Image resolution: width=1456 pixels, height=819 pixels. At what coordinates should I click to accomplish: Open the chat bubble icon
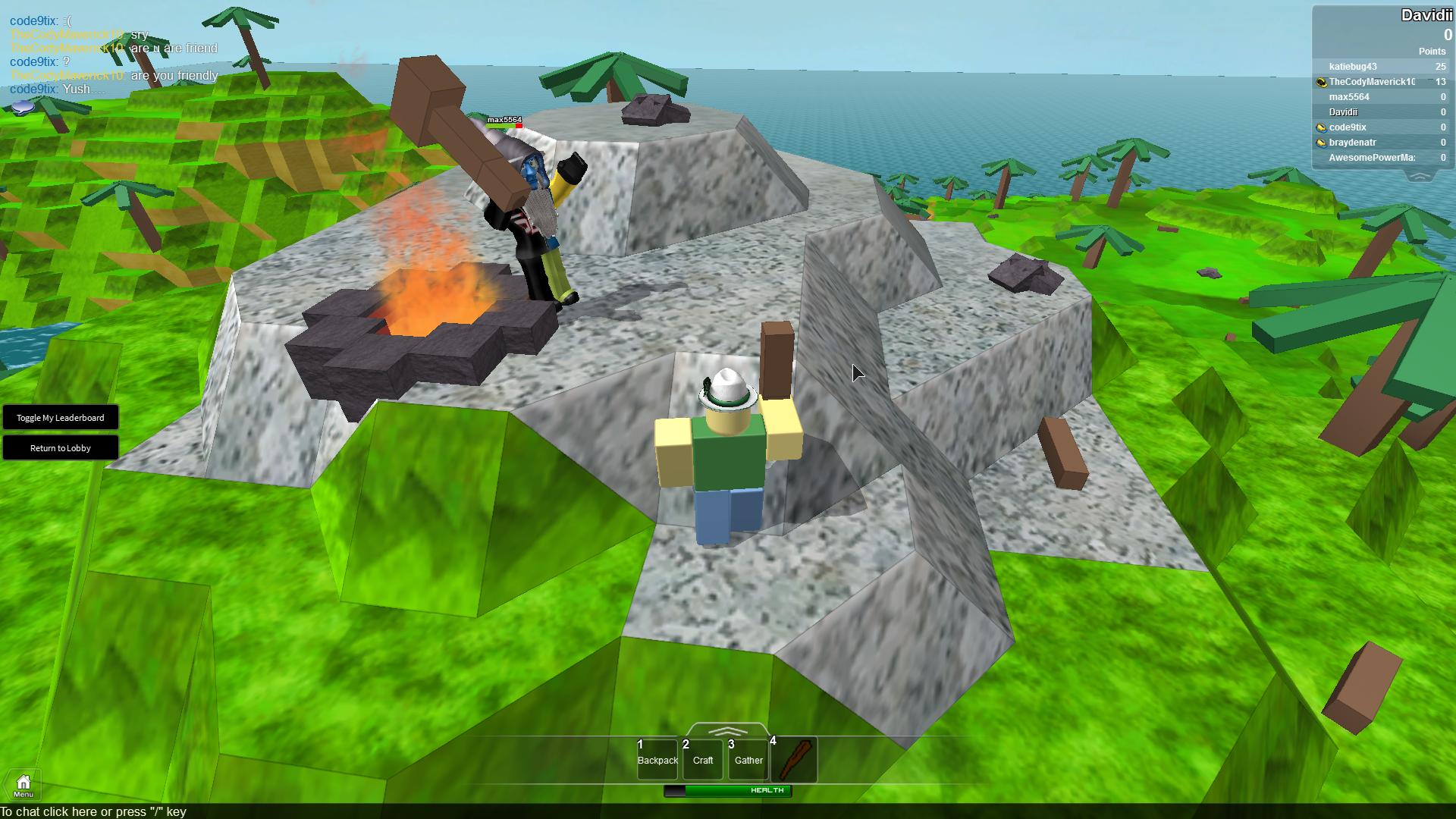[24, 108]
